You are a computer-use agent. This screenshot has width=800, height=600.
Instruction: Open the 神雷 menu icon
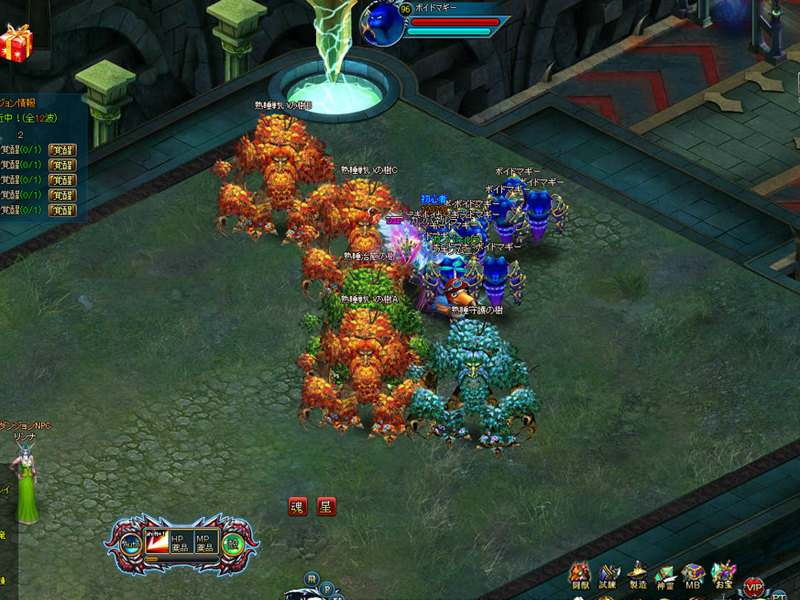pyautogui.click(x=665, y=576)
